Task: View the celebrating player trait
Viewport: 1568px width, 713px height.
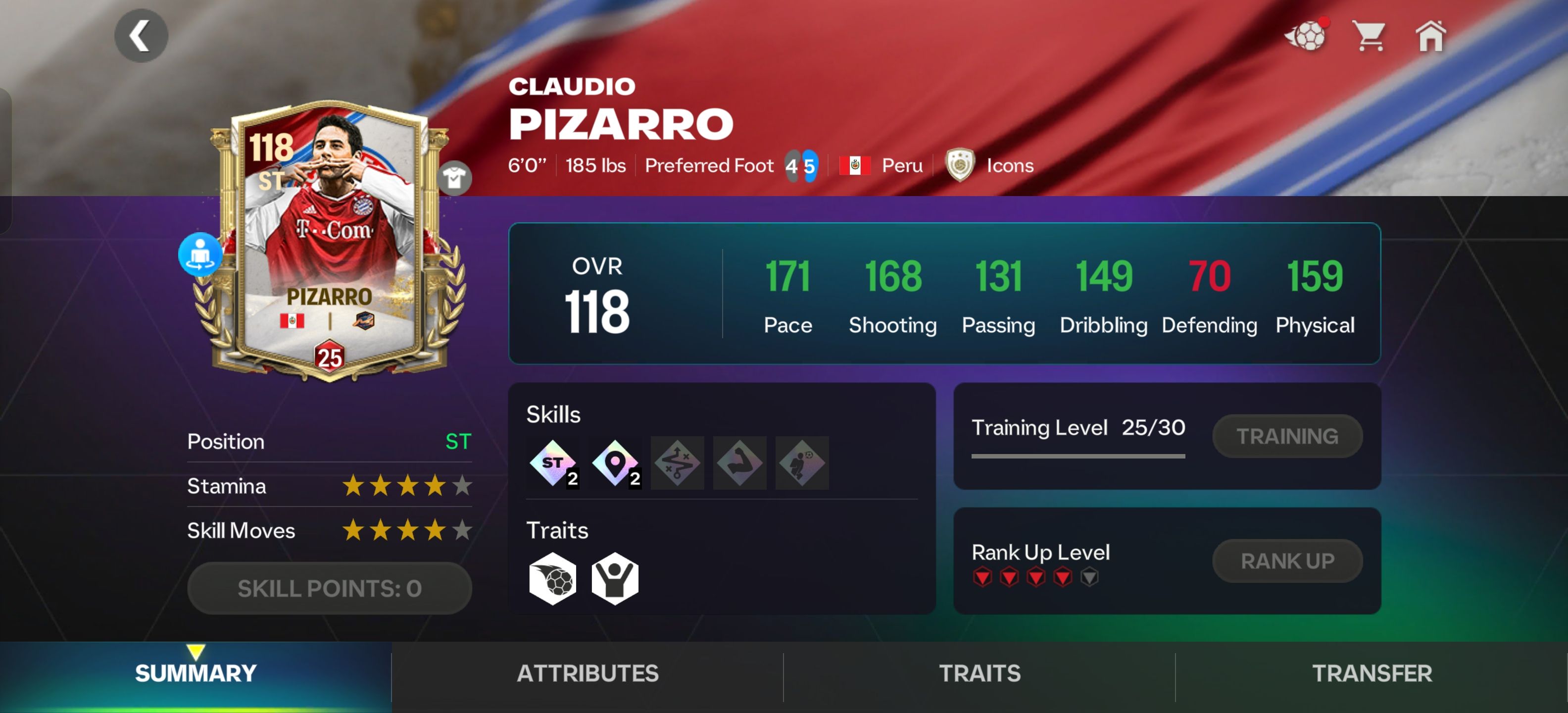Action: coord(615,578)
